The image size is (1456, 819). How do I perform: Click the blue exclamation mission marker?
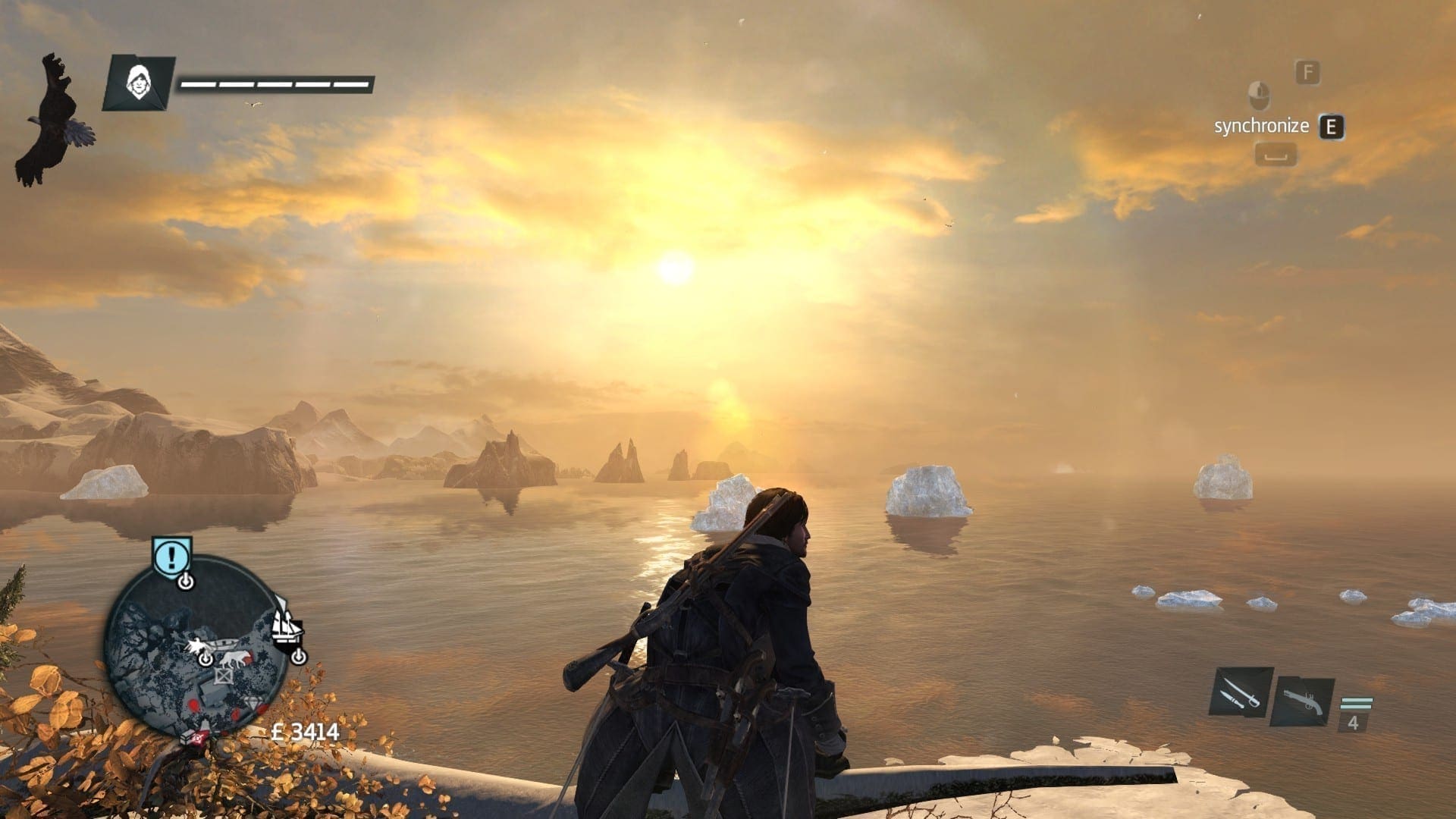pyautogui.click(x=171, y=557)
